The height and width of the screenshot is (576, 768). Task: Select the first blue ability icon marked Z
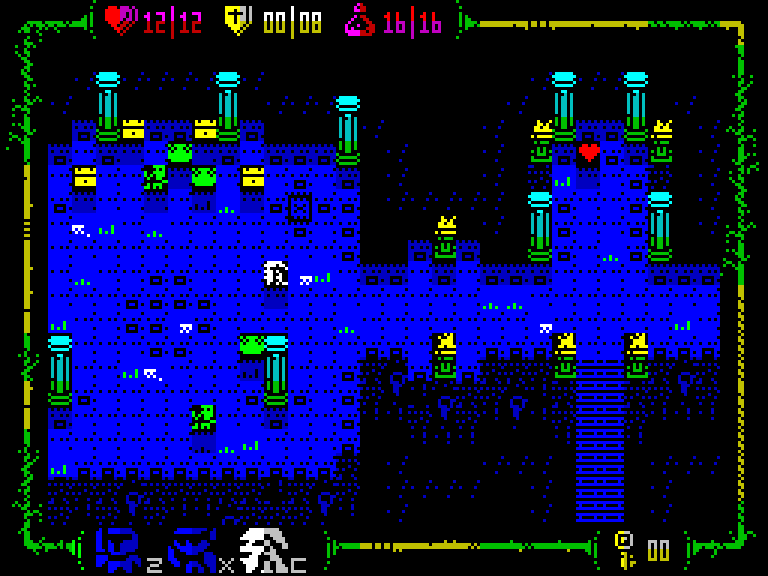click(x=119, y=549)
